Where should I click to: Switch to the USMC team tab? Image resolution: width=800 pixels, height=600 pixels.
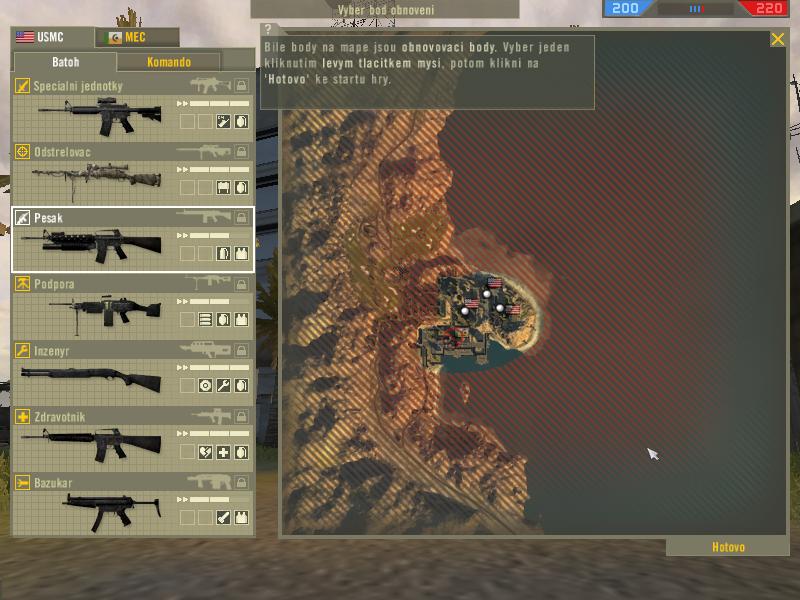52,38
